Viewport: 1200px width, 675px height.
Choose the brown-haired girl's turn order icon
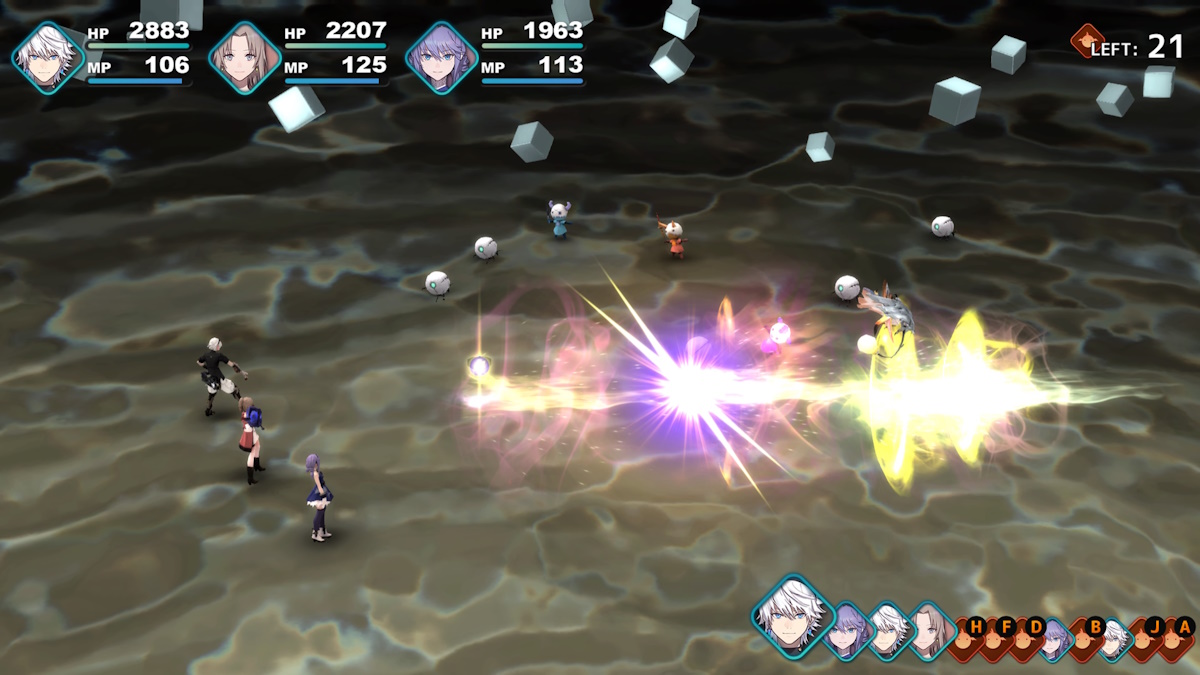coord(931,631)
